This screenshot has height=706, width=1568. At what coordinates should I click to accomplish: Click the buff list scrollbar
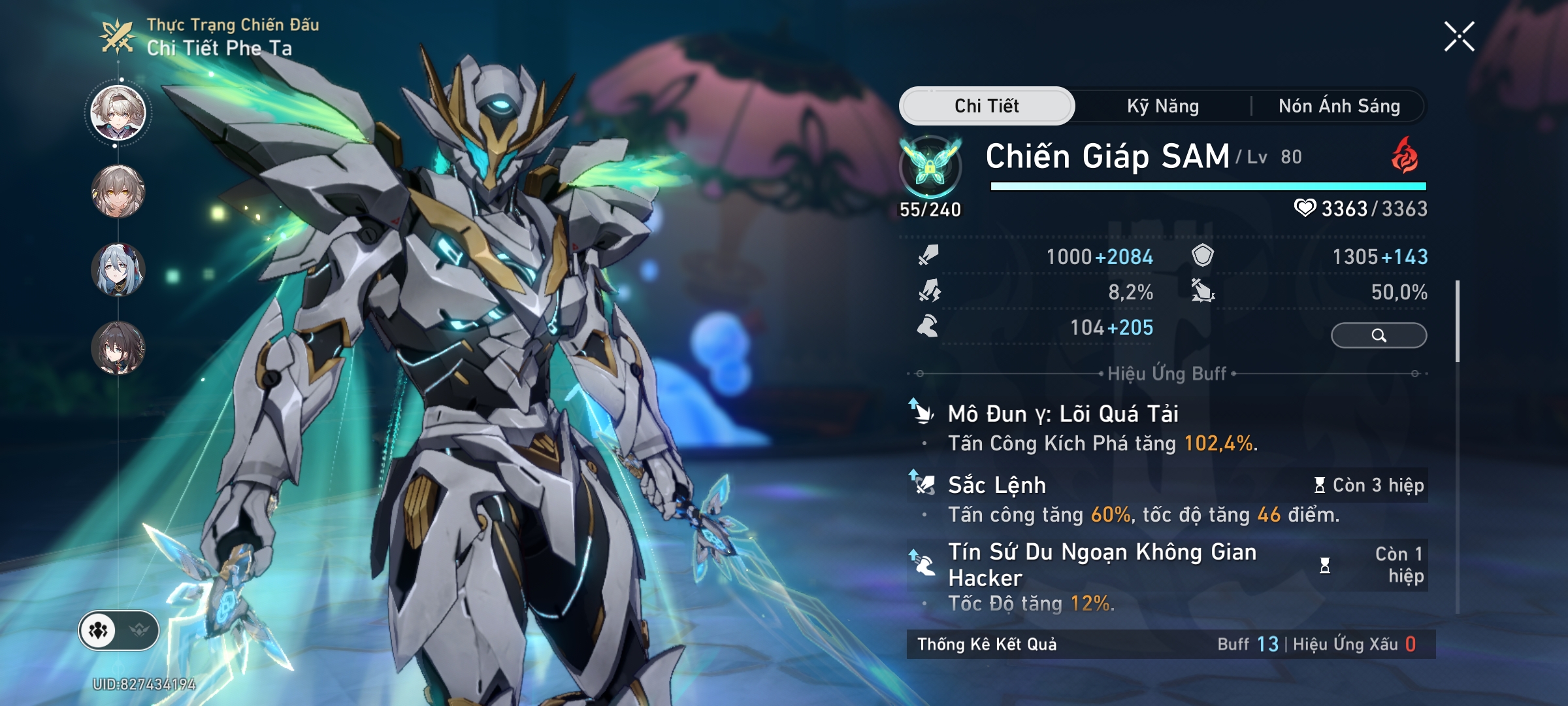[1458, 322]
